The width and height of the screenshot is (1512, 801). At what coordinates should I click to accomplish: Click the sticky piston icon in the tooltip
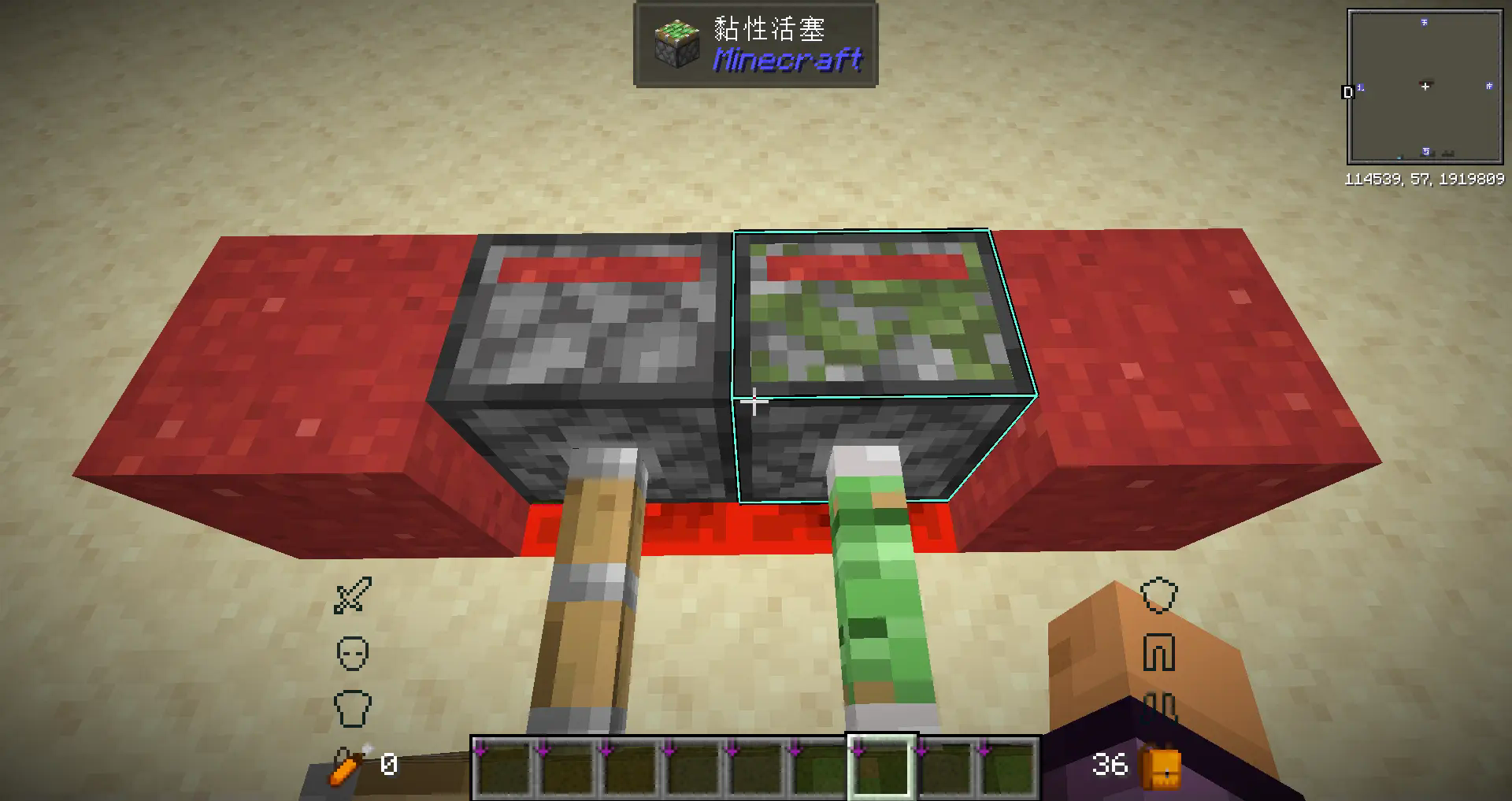(x=678, y=45)
